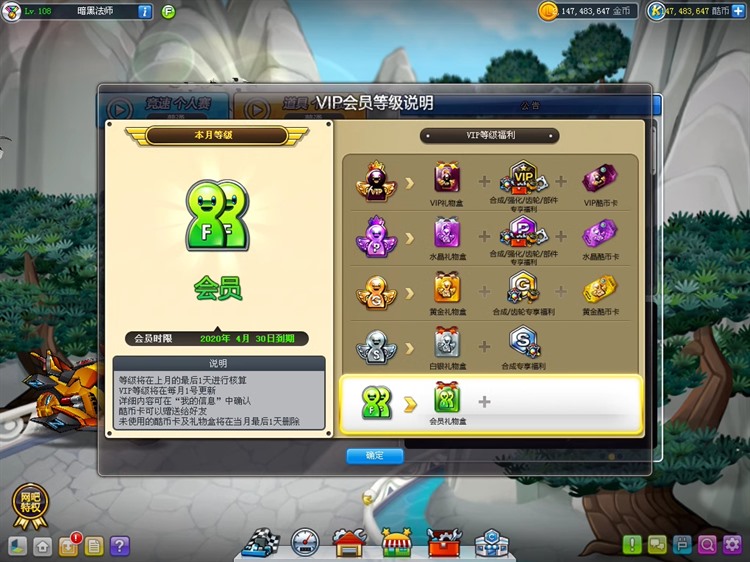Image resolution: width=750 pixels, height=562 pixels.
Task: Go to the home house icon
Action: point(43,546)
